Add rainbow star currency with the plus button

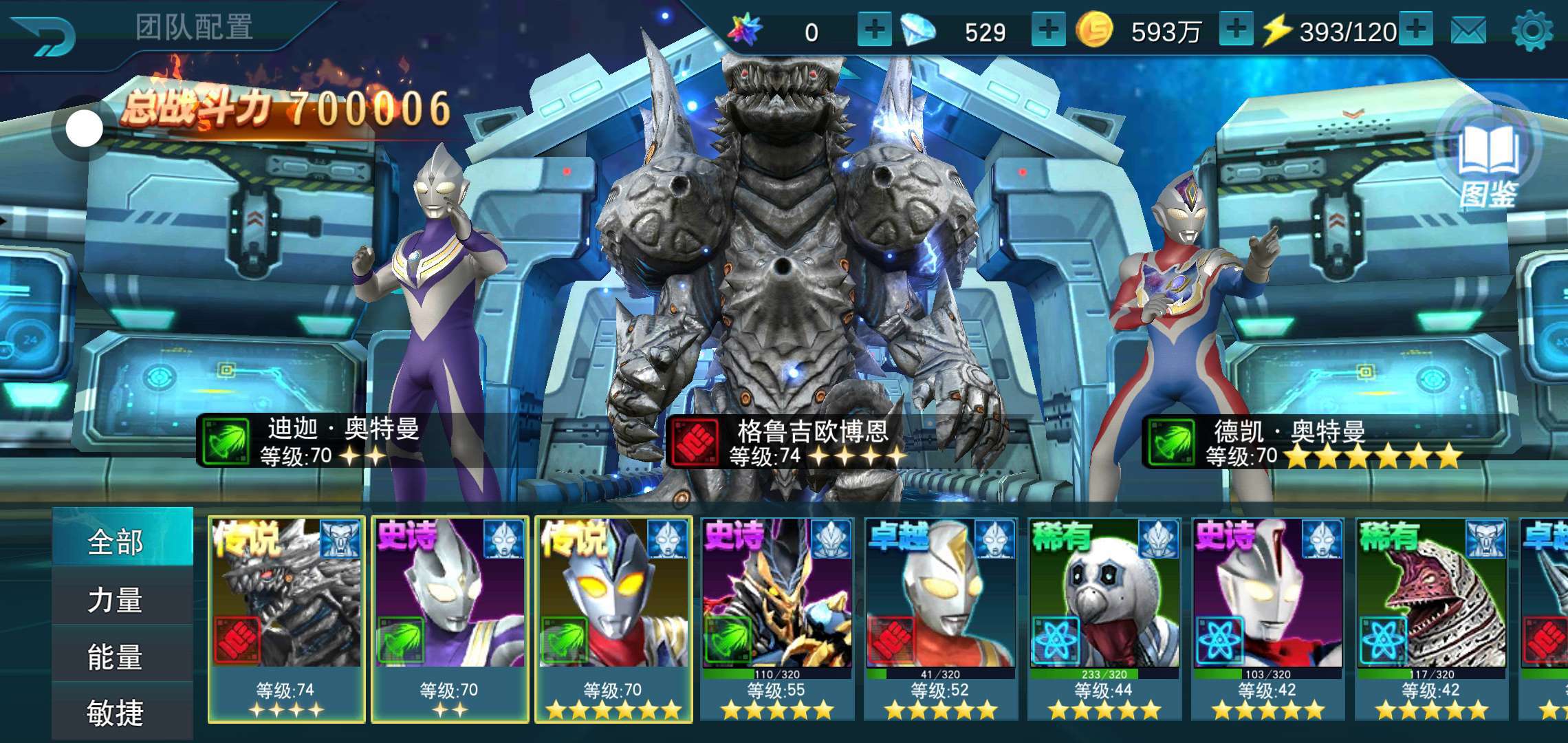pos(873,30)
